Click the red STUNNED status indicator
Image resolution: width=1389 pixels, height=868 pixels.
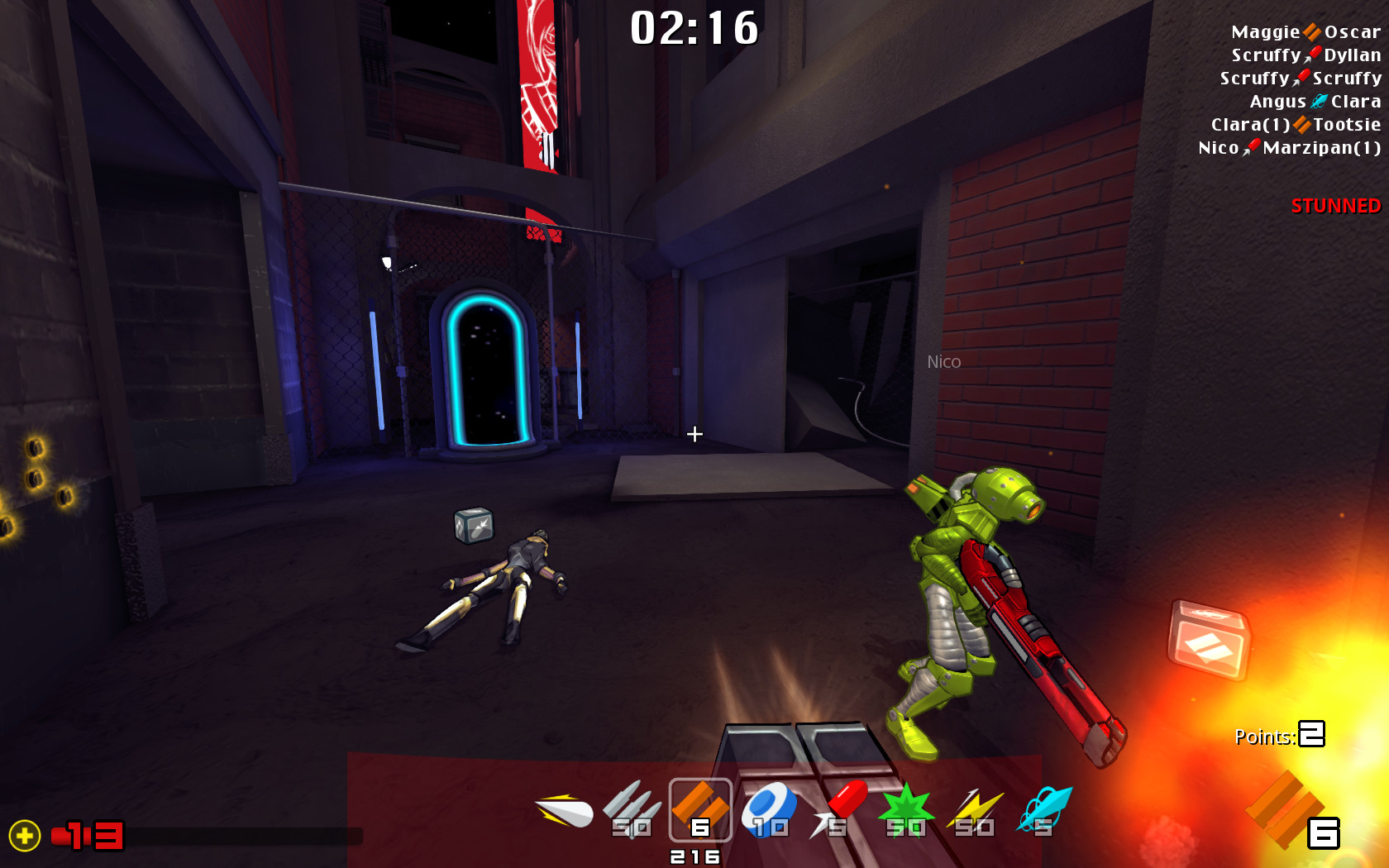pos(1334,207)
